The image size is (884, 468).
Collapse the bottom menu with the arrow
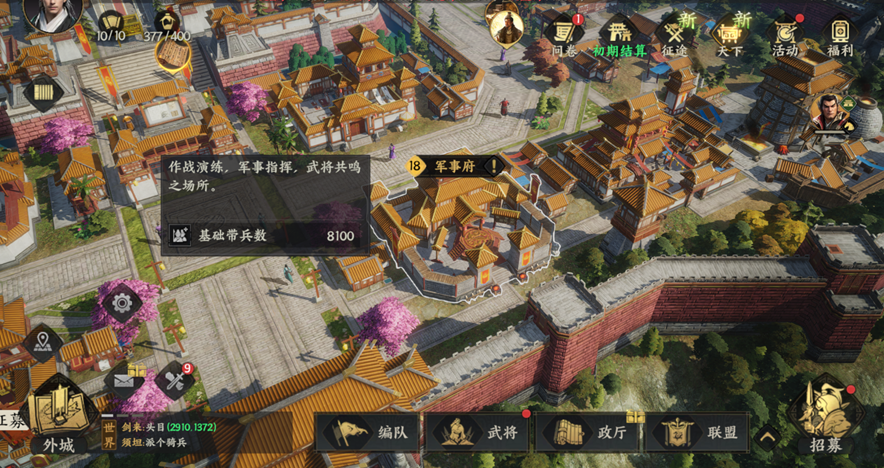point(767,435)
